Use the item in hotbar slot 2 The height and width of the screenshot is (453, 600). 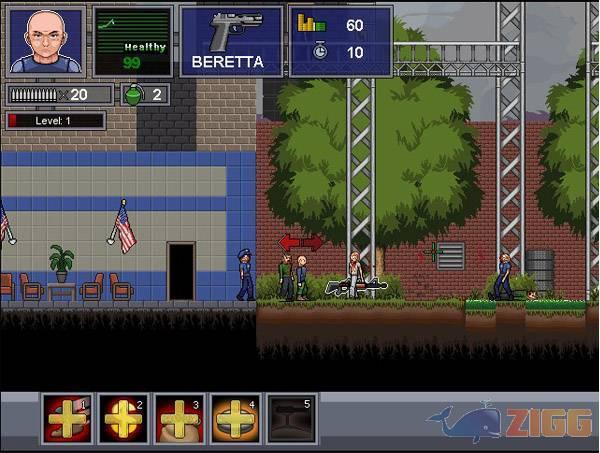[x=124, y=419]
